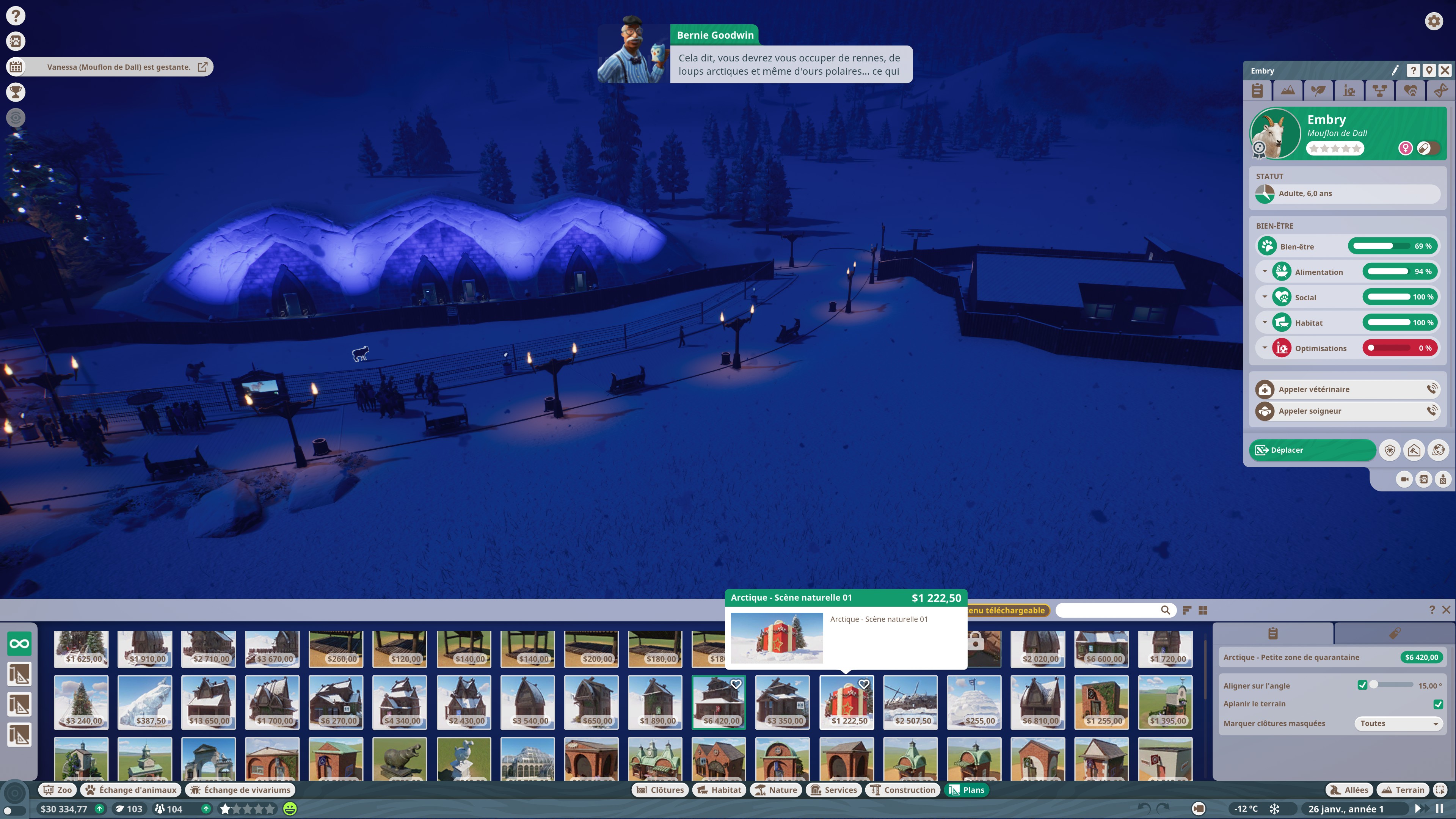This screenshot has width=1456, height=819.
Task: Select the $6 420,00 quarantine blueprint thumbnail
Action: point(719,702)
